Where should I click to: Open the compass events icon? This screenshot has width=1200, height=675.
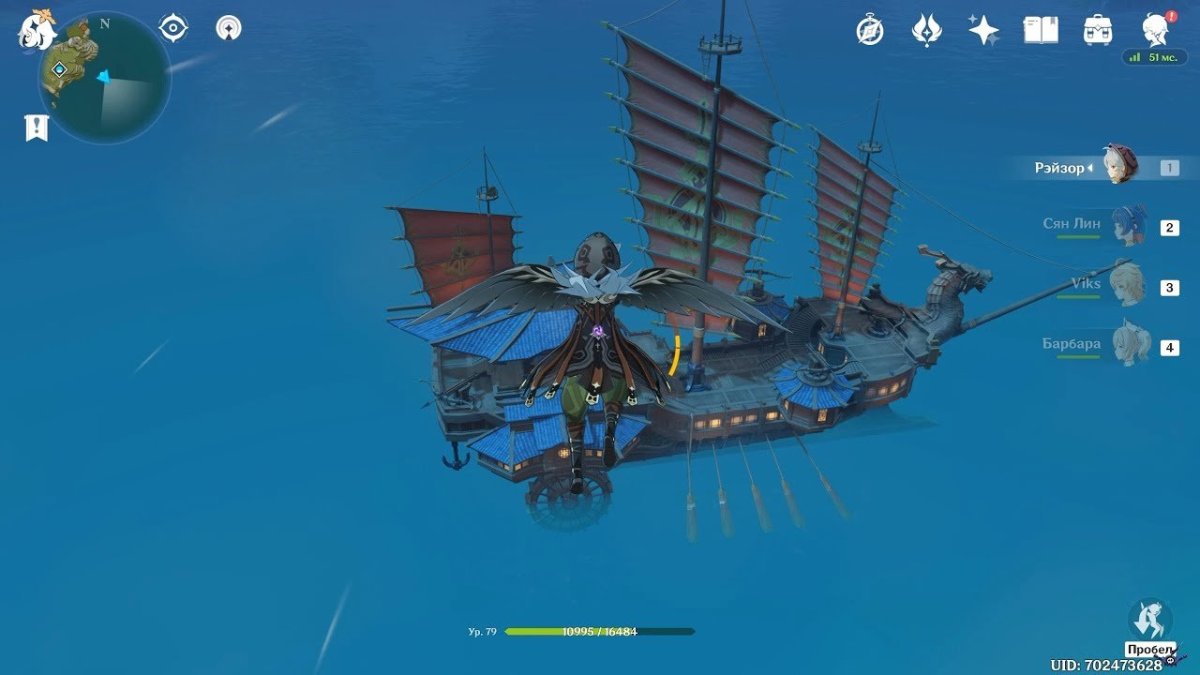tap(870, 30)
